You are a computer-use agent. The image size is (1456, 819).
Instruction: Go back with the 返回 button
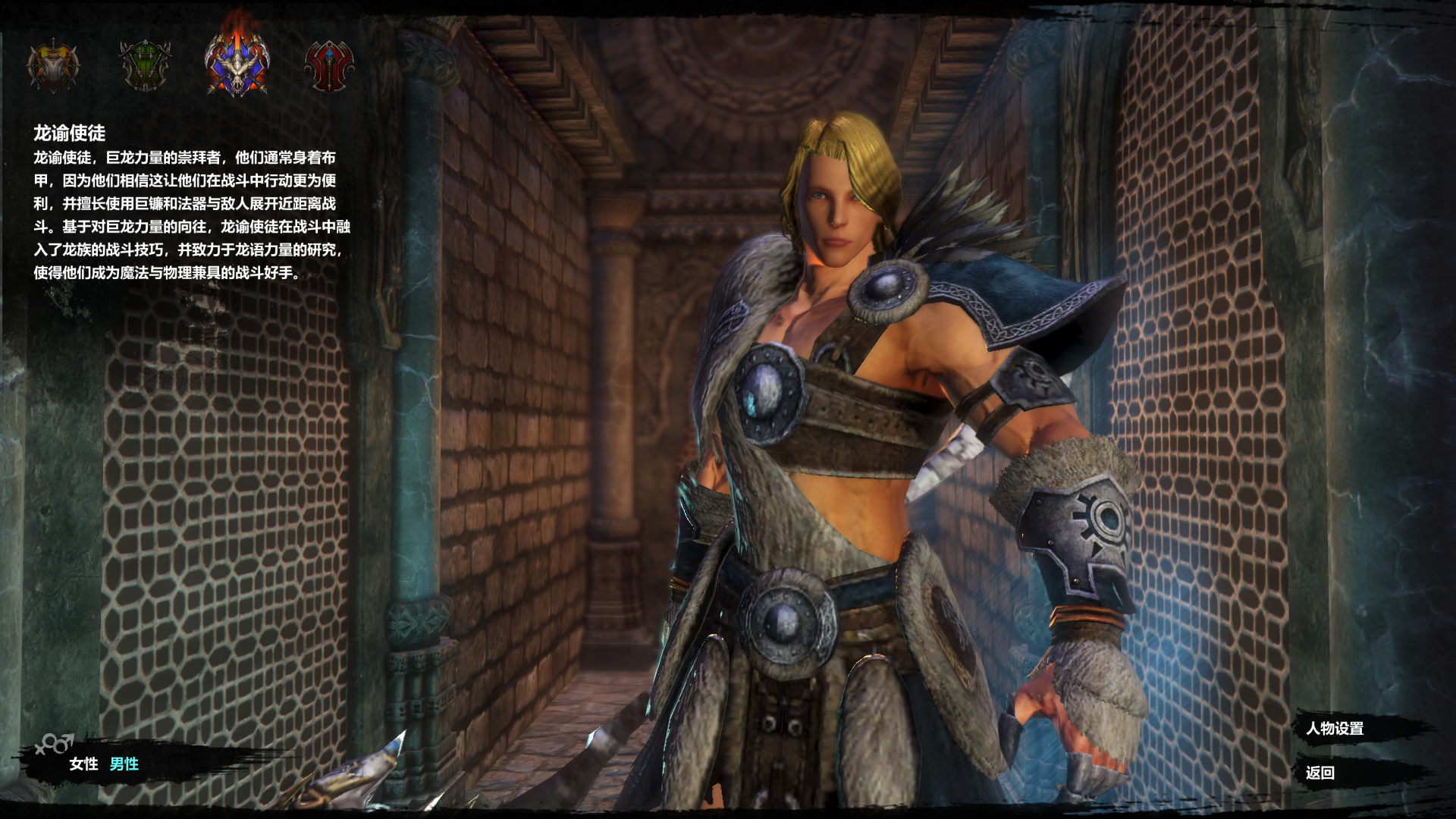click(x=1320, y=773)
